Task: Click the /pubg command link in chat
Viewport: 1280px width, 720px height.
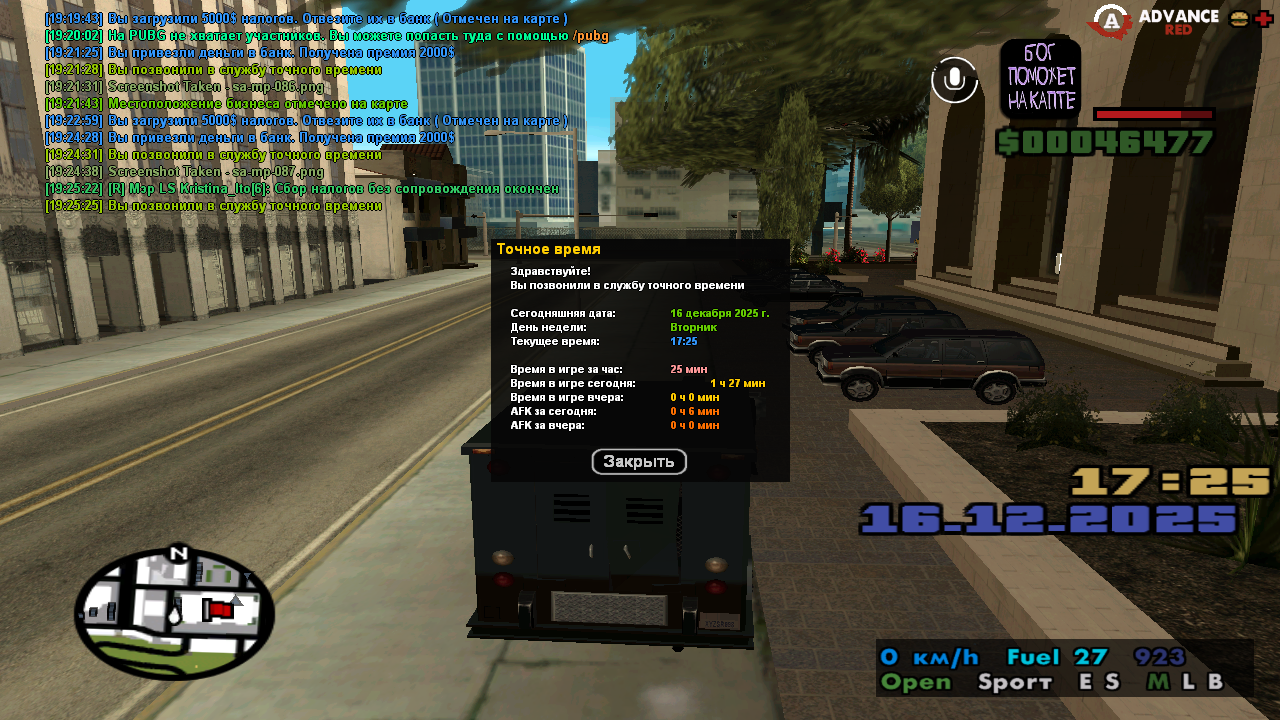Action: 590,36
